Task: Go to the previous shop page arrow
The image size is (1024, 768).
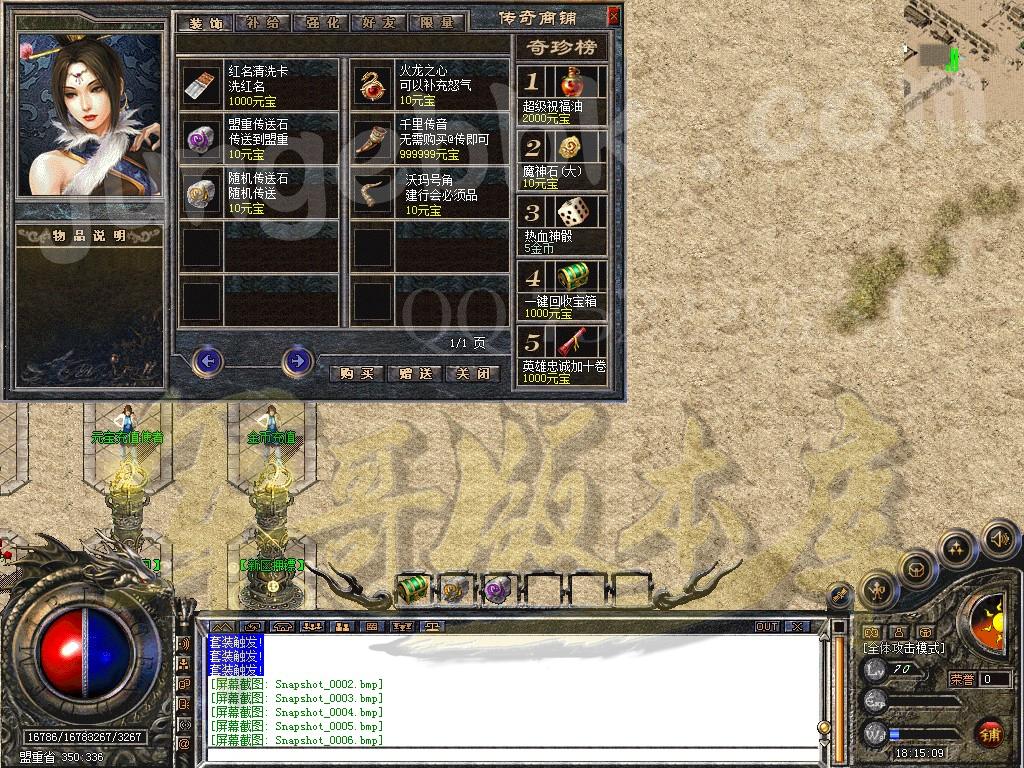Action: click(207, 360)
